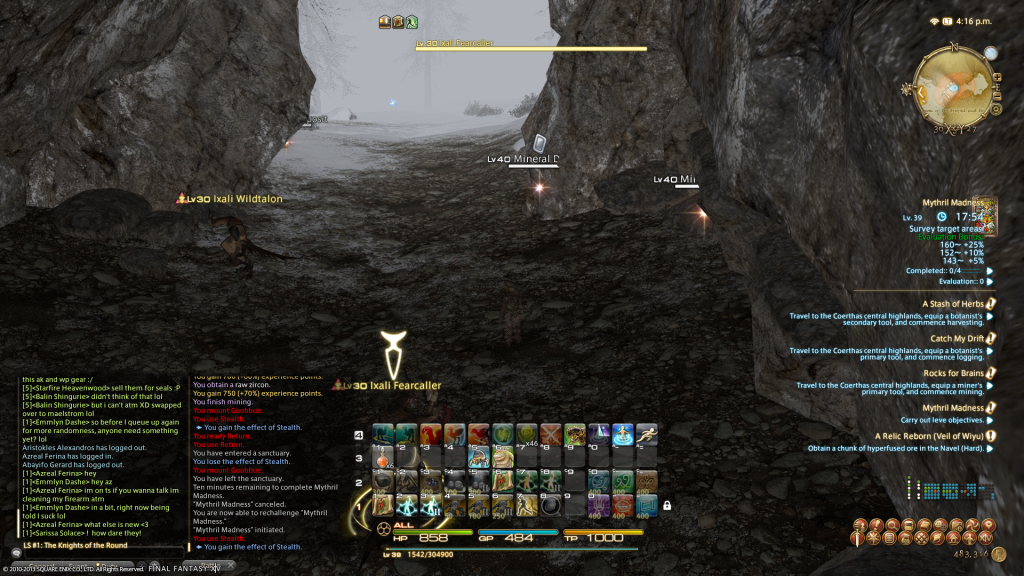Open the circular minimap
The width and height of the screenshot is (1024, 576).
point(953,89)
